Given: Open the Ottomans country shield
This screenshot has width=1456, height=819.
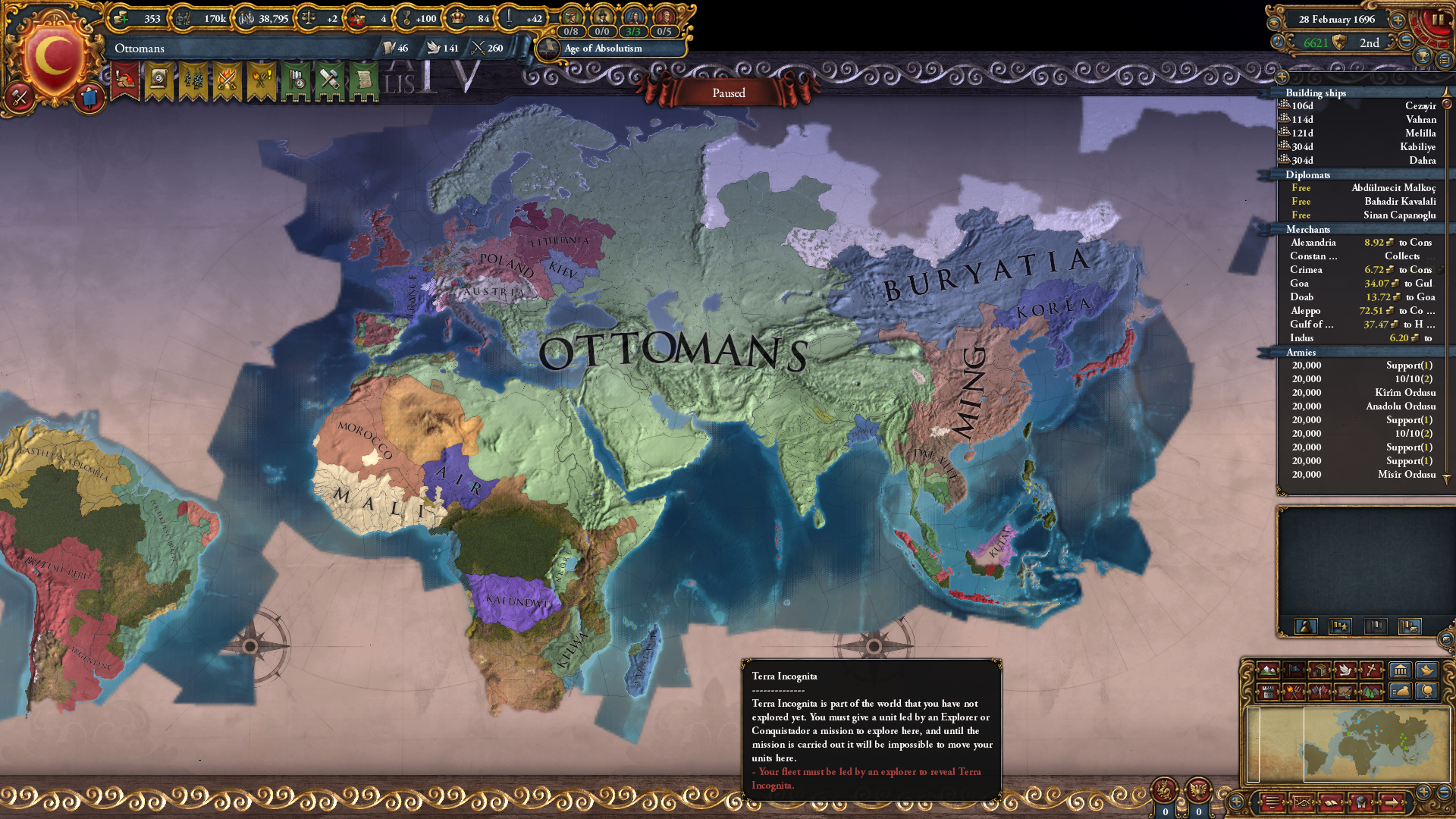Looking at the screenshot, I should (x=52, y=53).
